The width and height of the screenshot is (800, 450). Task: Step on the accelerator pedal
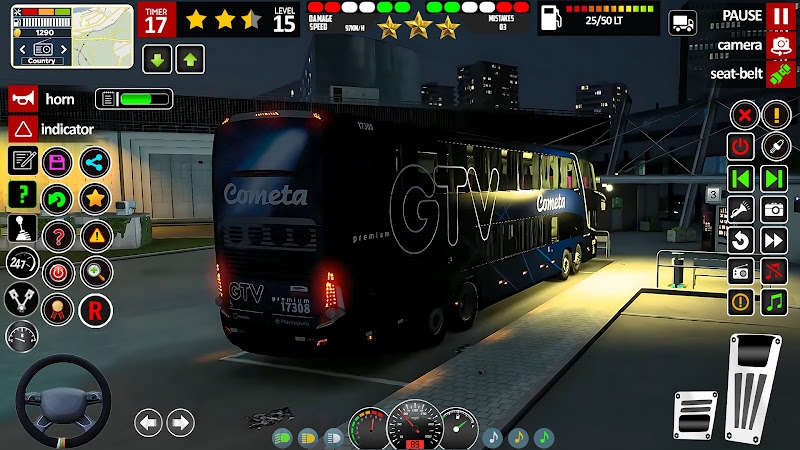coord(755,385)
